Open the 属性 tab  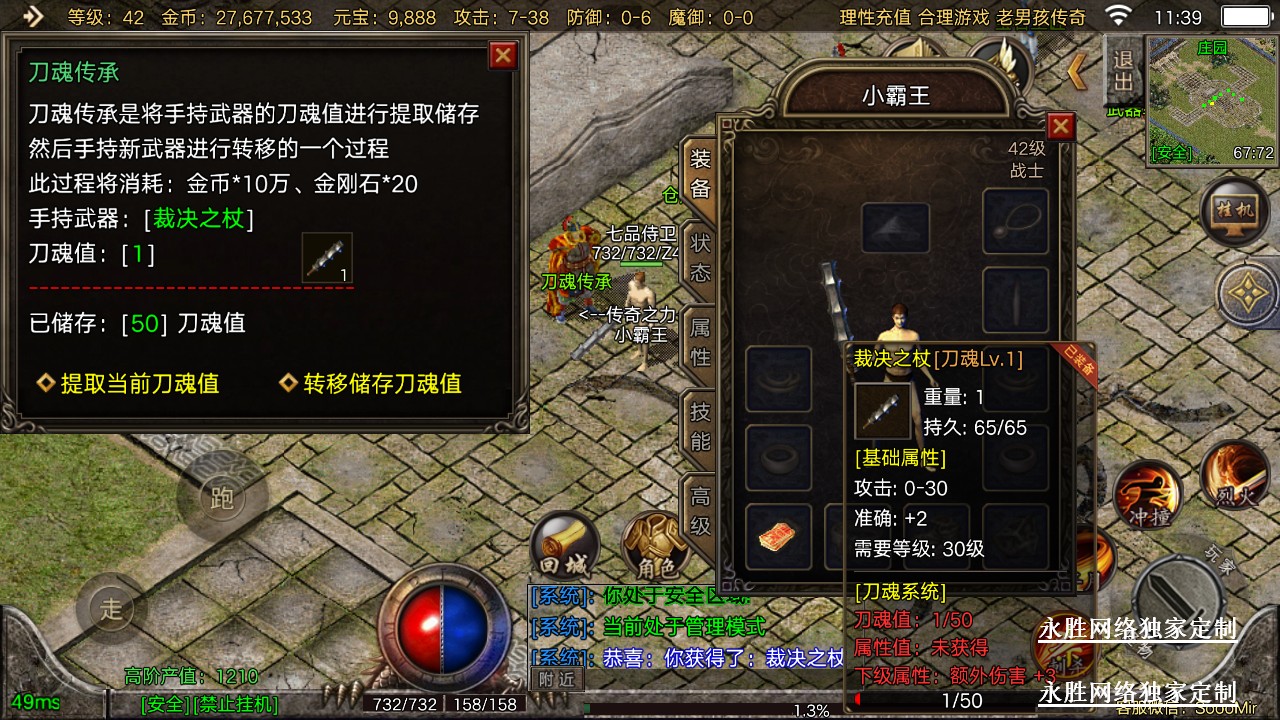coord(700,341)
